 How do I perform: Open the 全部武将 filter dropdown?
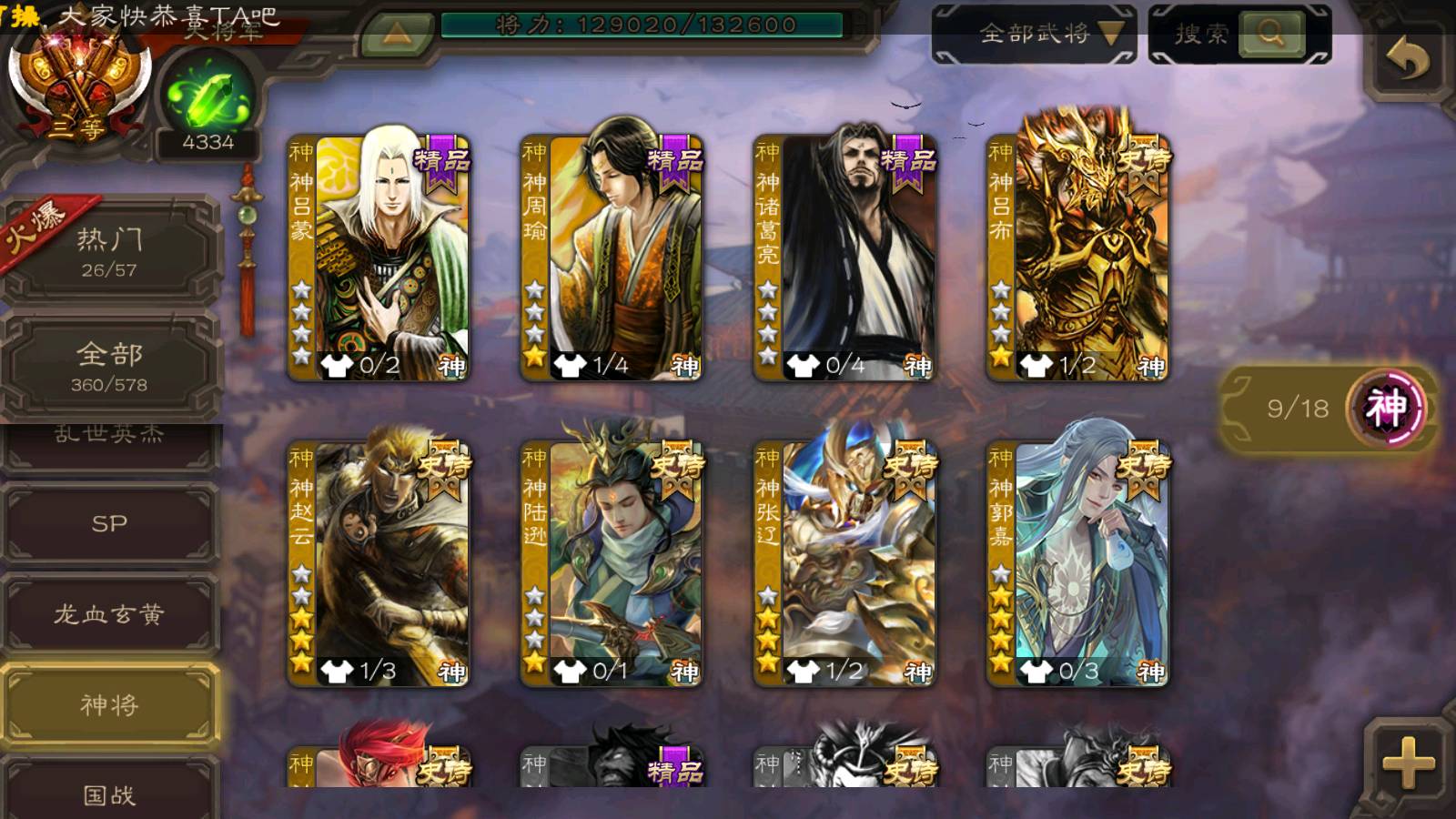(x=1035, y=35)
